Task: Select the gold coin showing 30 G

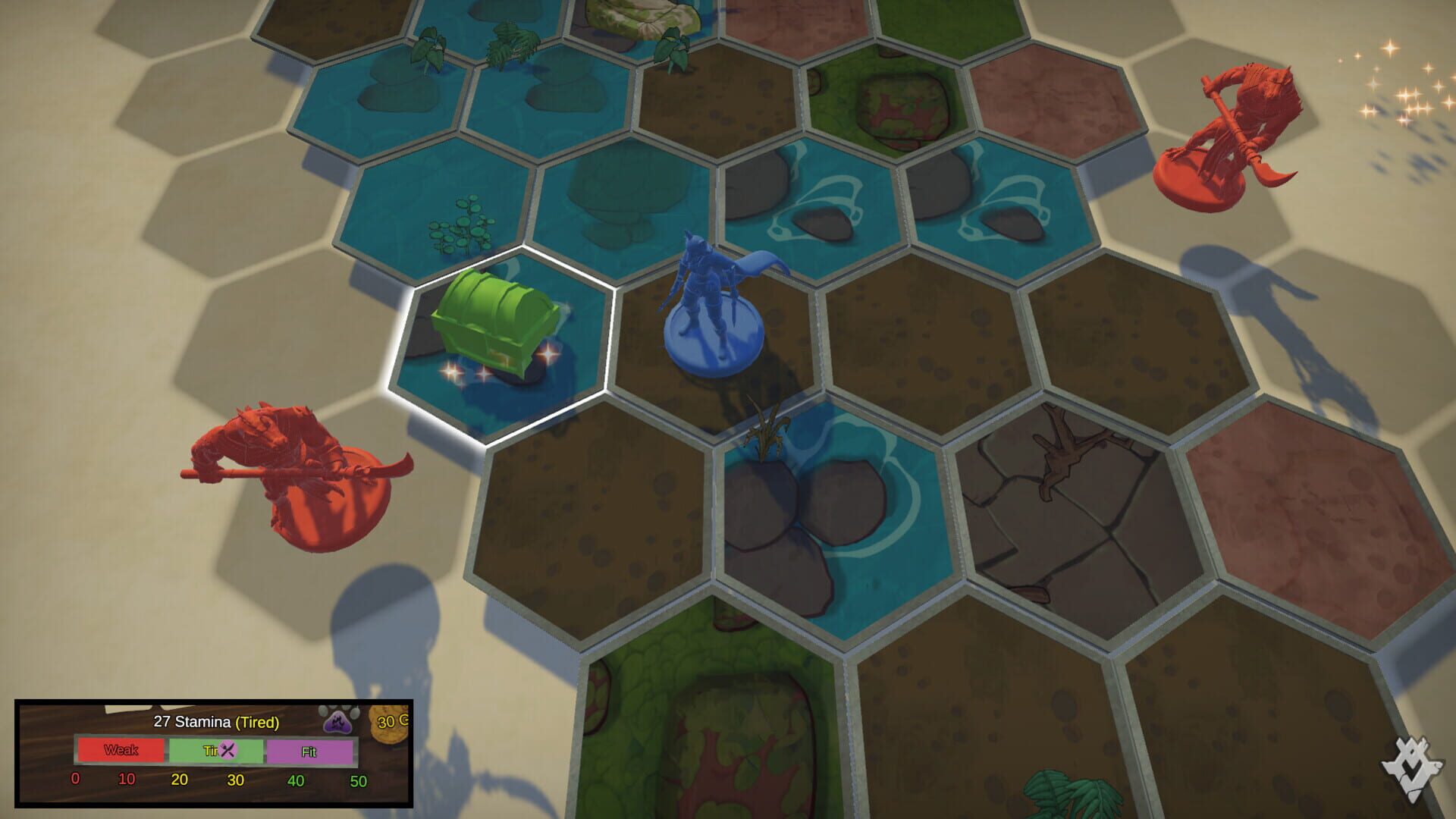Action: [x=388, y=724]
